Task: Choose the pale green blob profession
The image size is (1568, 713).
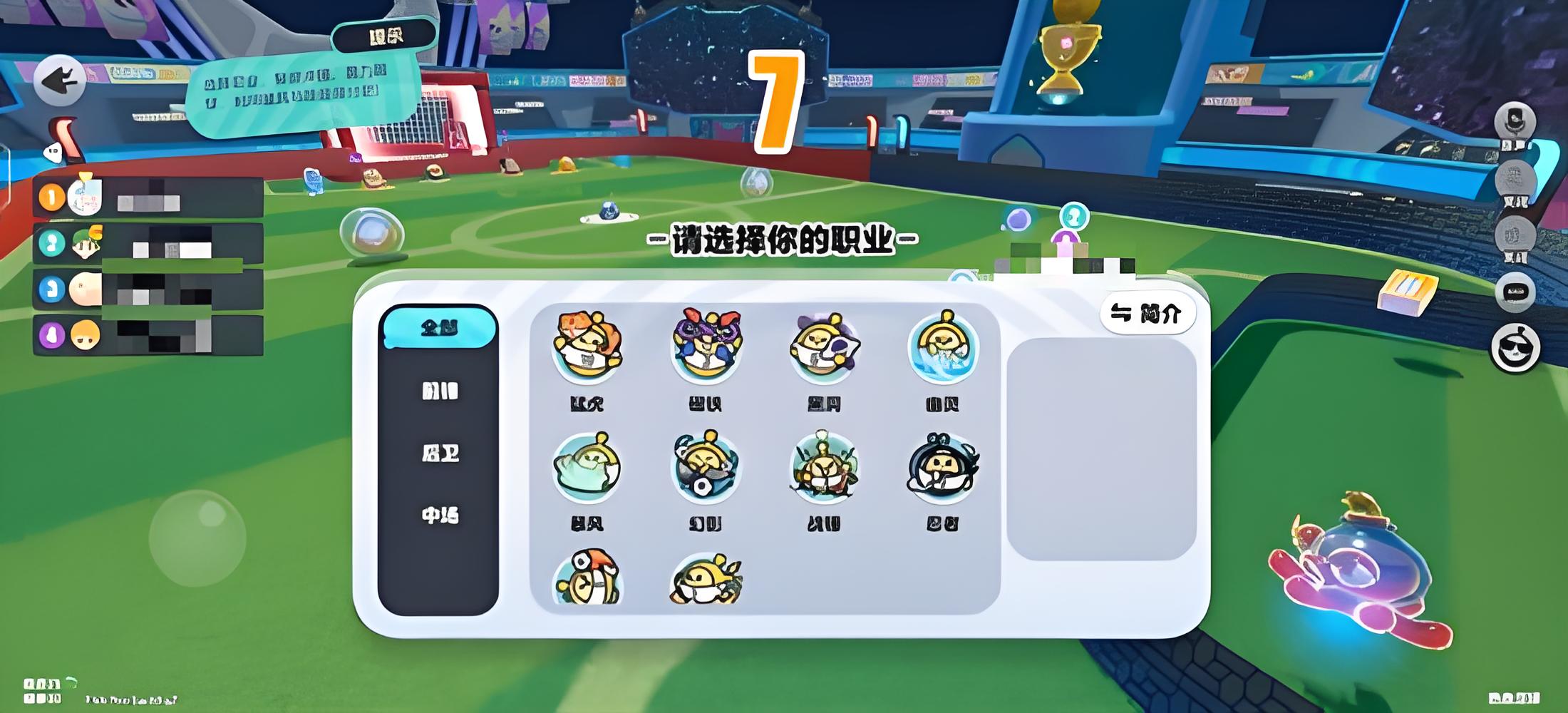Action: [x=587, y=467]
